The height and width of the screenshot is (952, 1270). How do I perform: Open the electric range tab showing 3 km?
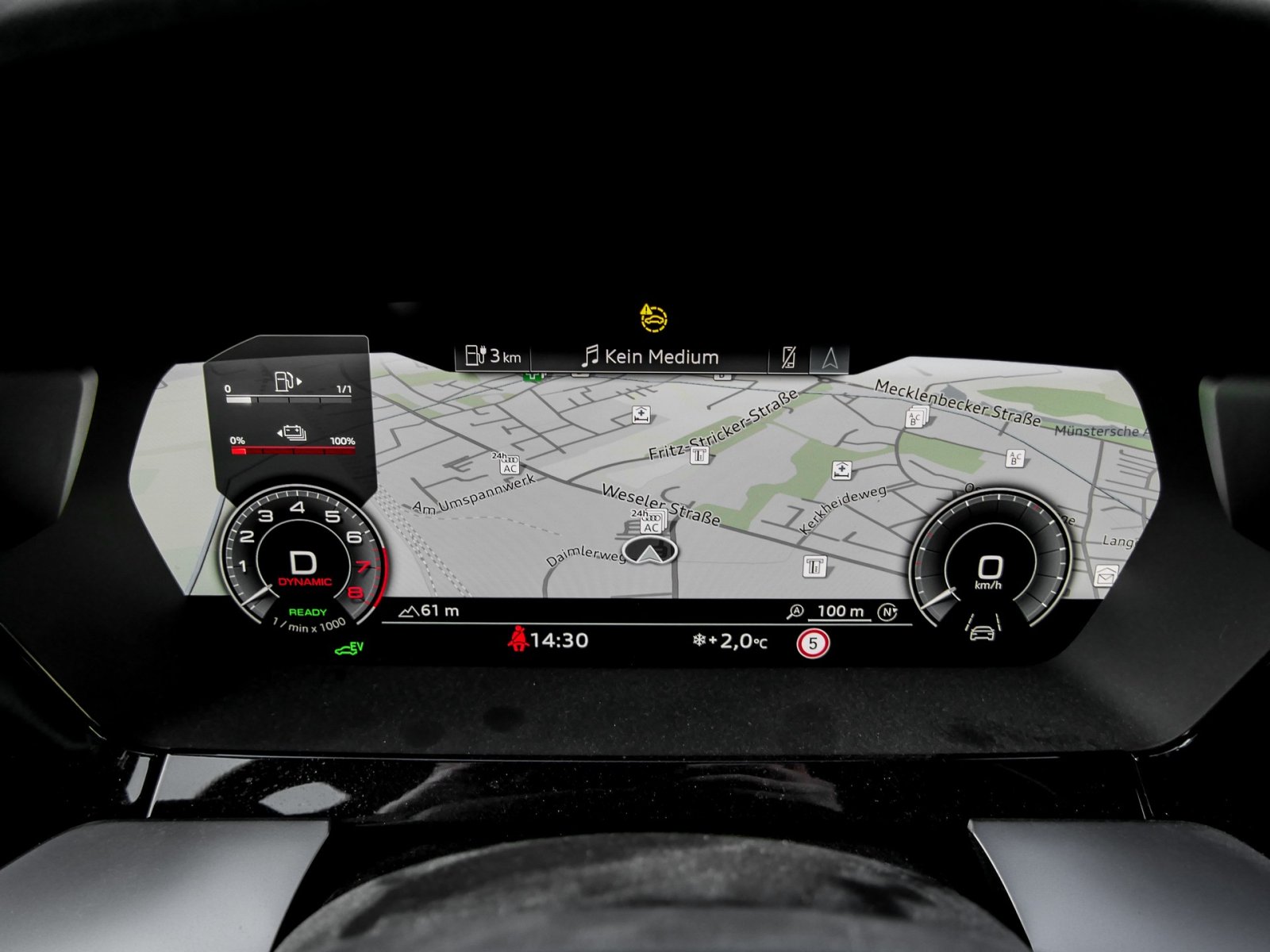click(493, 356)
